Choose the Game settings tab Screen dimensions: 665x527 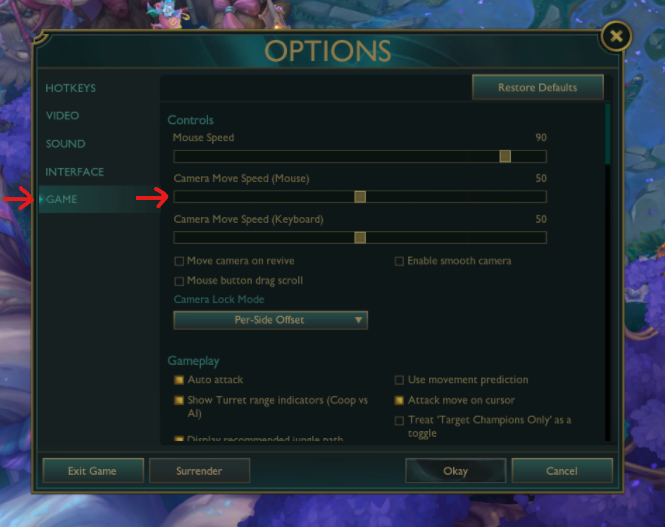coord(61,200)
